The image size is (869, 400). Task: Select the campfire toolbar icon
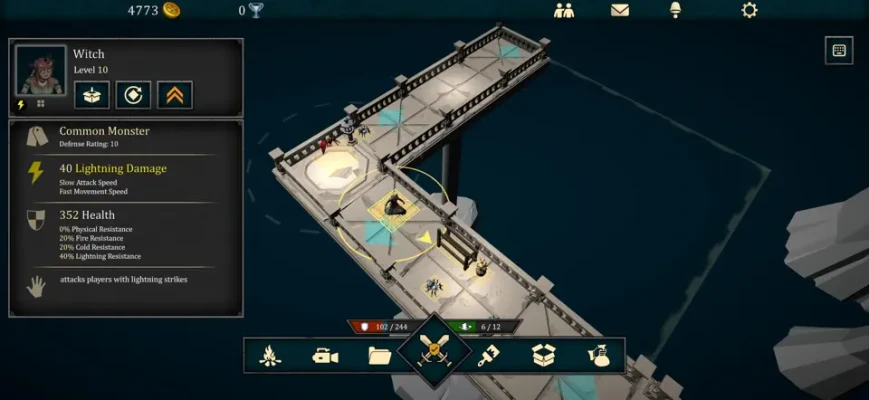point(270,355)
